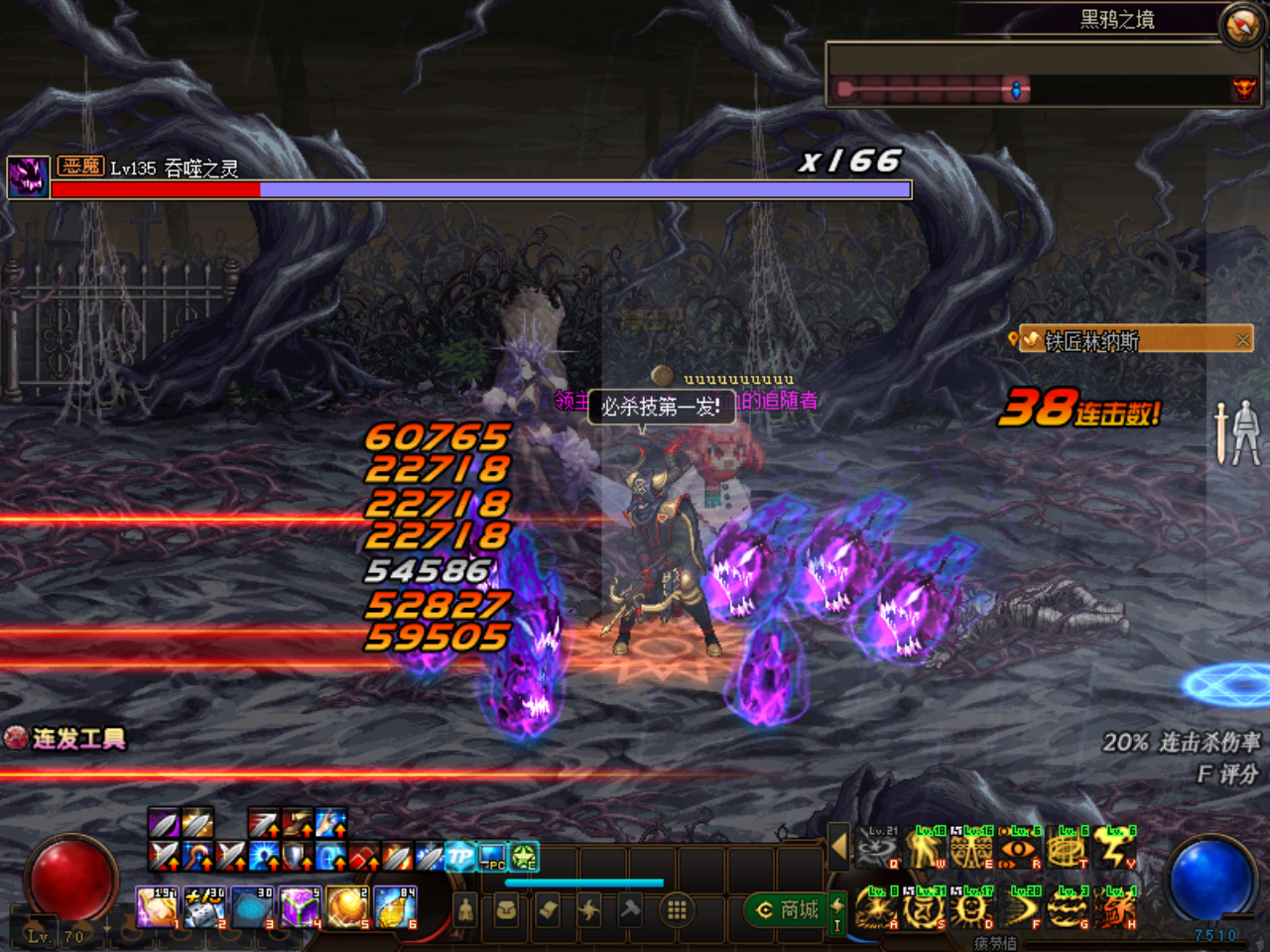Image resolution: width=1270 pixels, height=952 pixels.
Task: Click the left arrow beside the skill bar
Action: [x=839, y=847]
